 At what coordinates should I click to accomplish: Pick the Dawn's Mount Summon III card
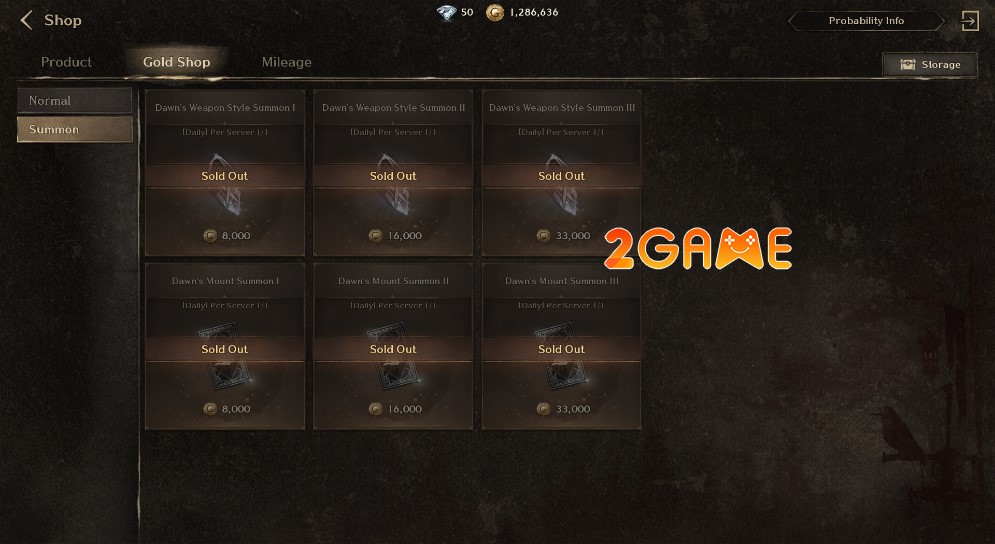click(561, 346)
